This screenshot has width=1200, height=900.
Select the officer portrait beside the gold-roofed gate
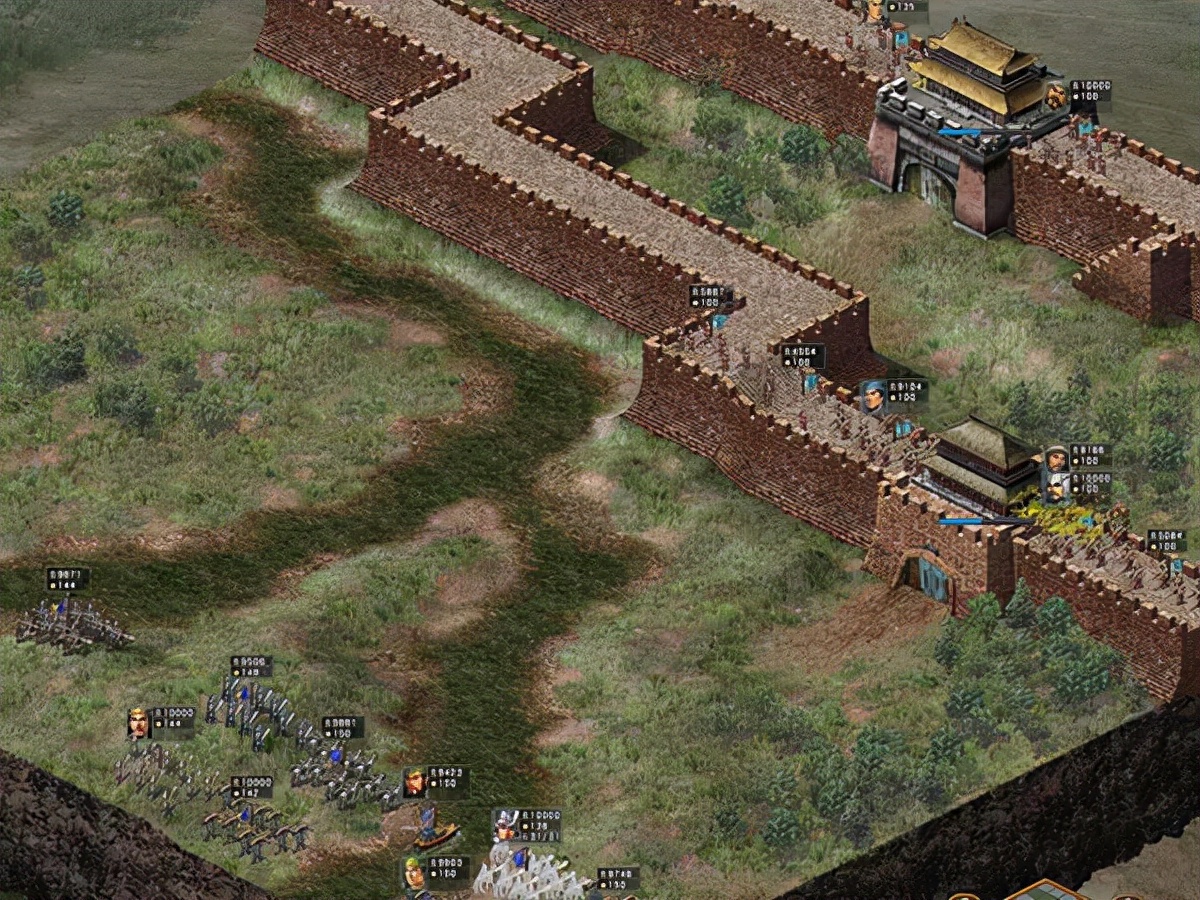coord(1055,96)
